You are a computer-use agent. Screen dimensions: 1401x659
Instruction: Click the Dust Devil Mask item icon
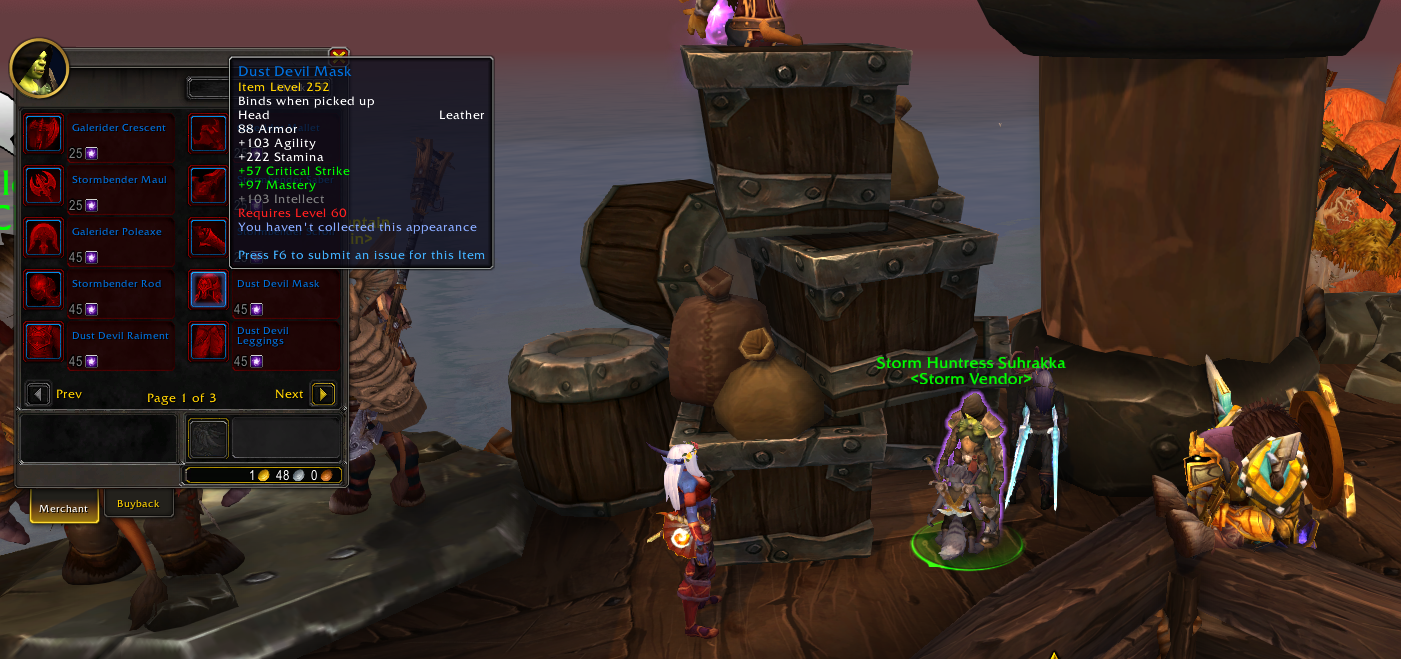click(x=208, y=290)
